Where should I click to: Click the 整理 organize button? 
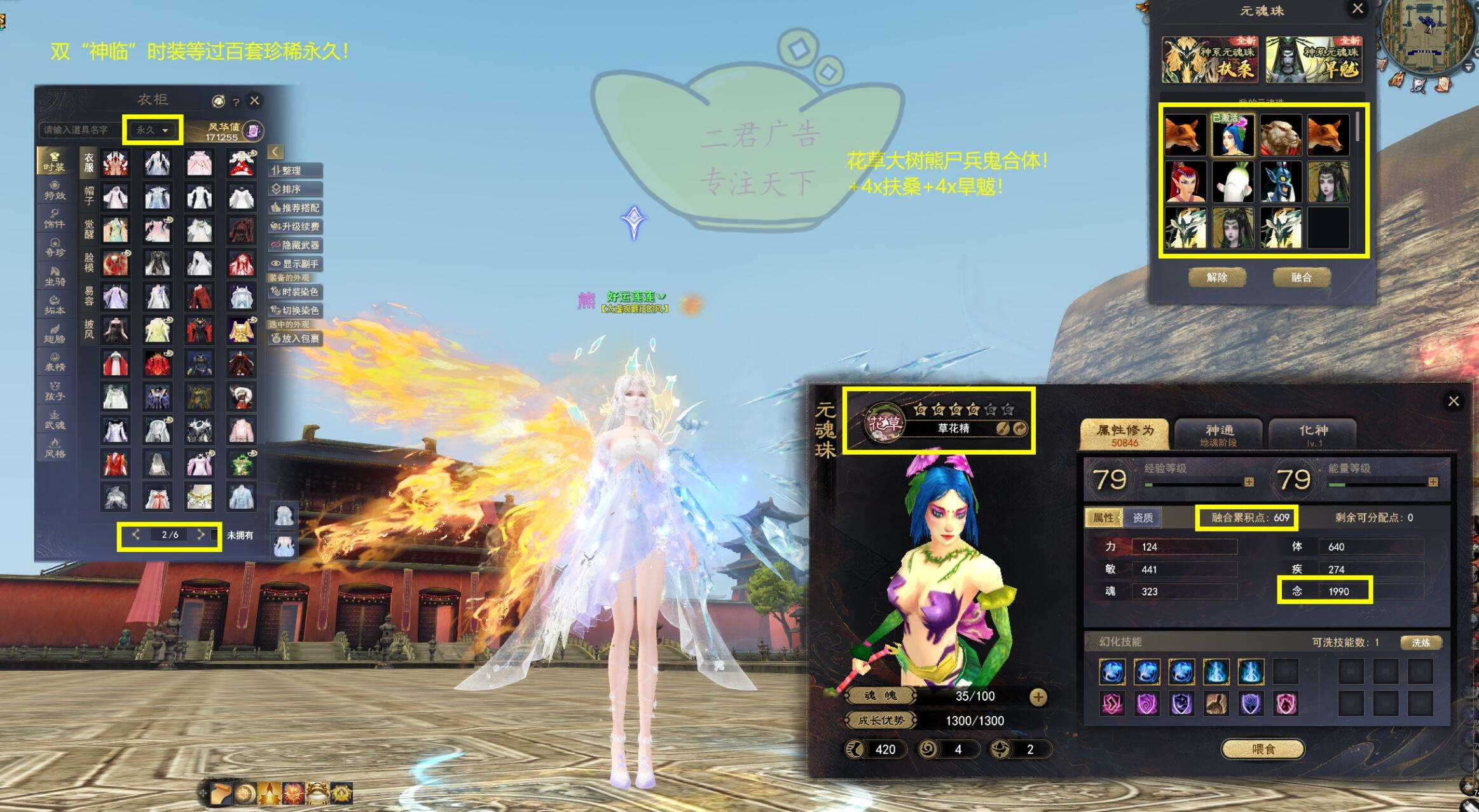[295, 170]
